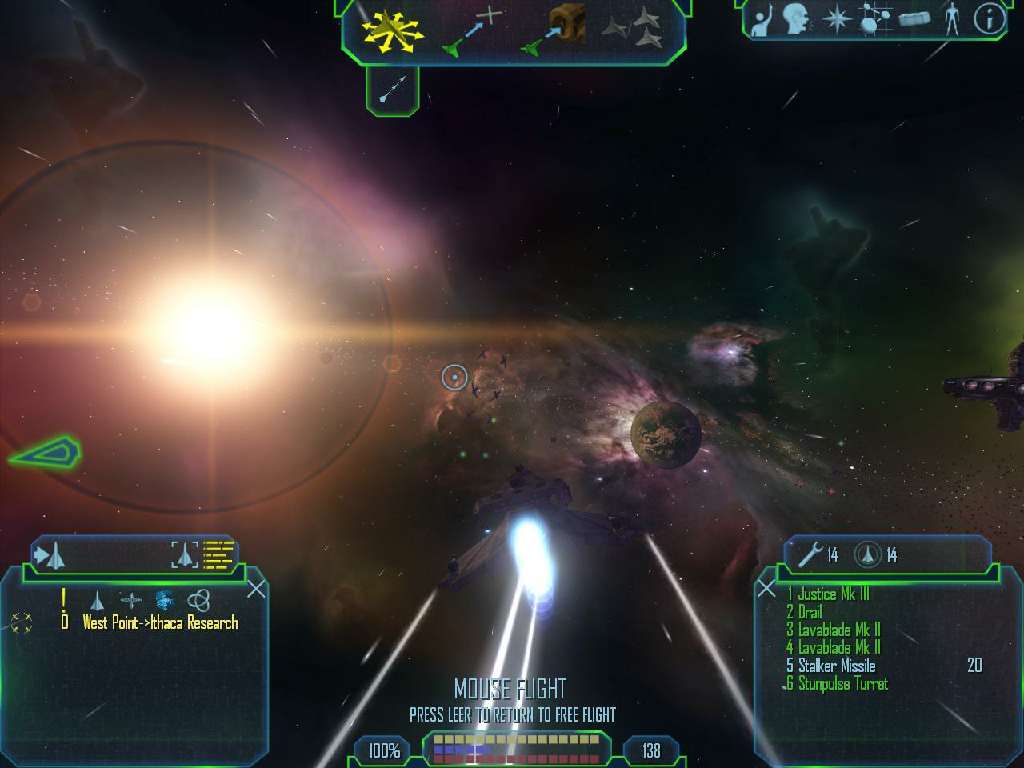This screenshot has width=1024, height=768.
Task: Toggle the Drail weapon entry
Action: click(x=808, y=612)
